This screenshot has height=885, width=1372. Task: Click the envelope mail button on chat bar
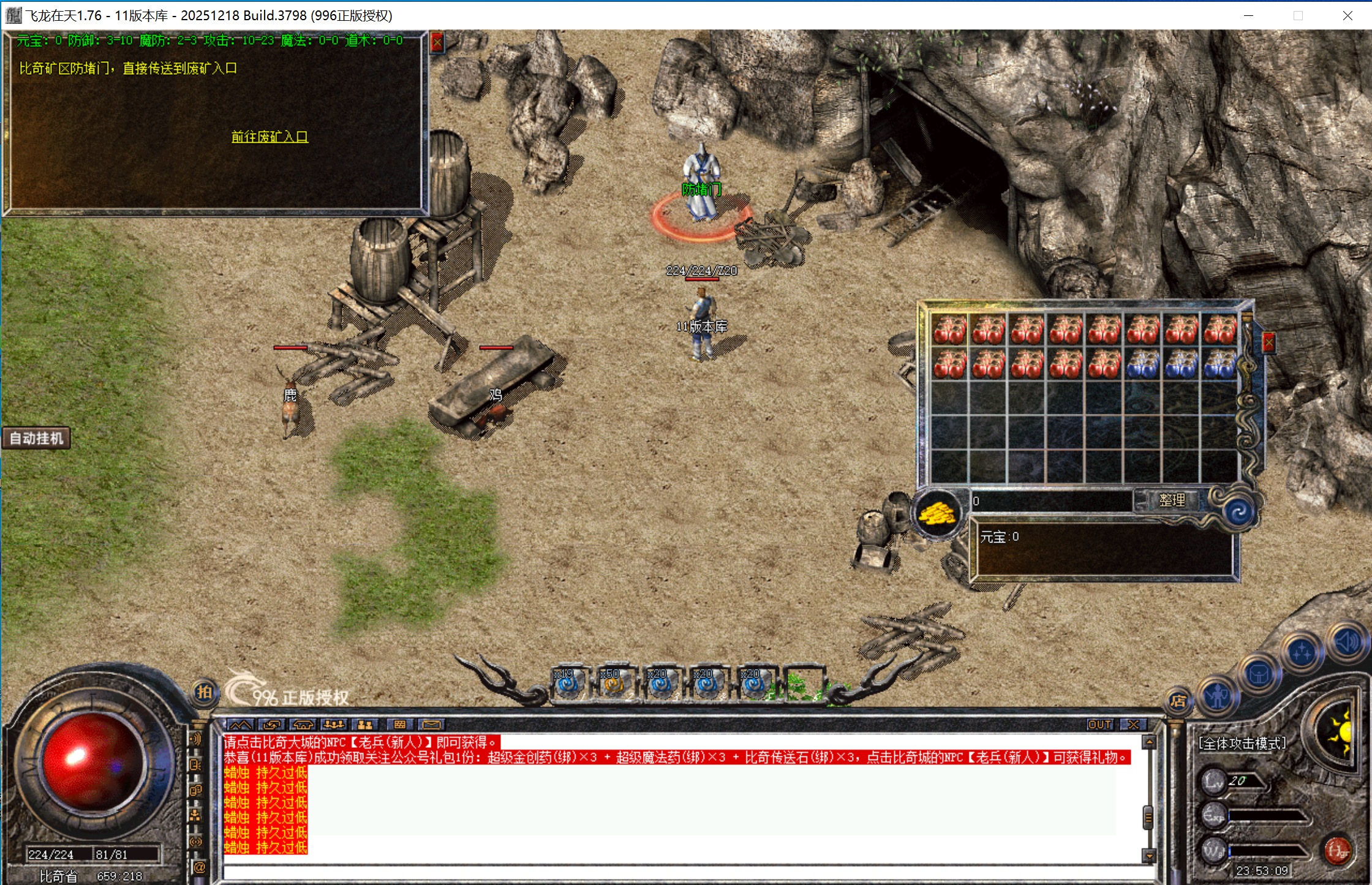tap(431, 725)
